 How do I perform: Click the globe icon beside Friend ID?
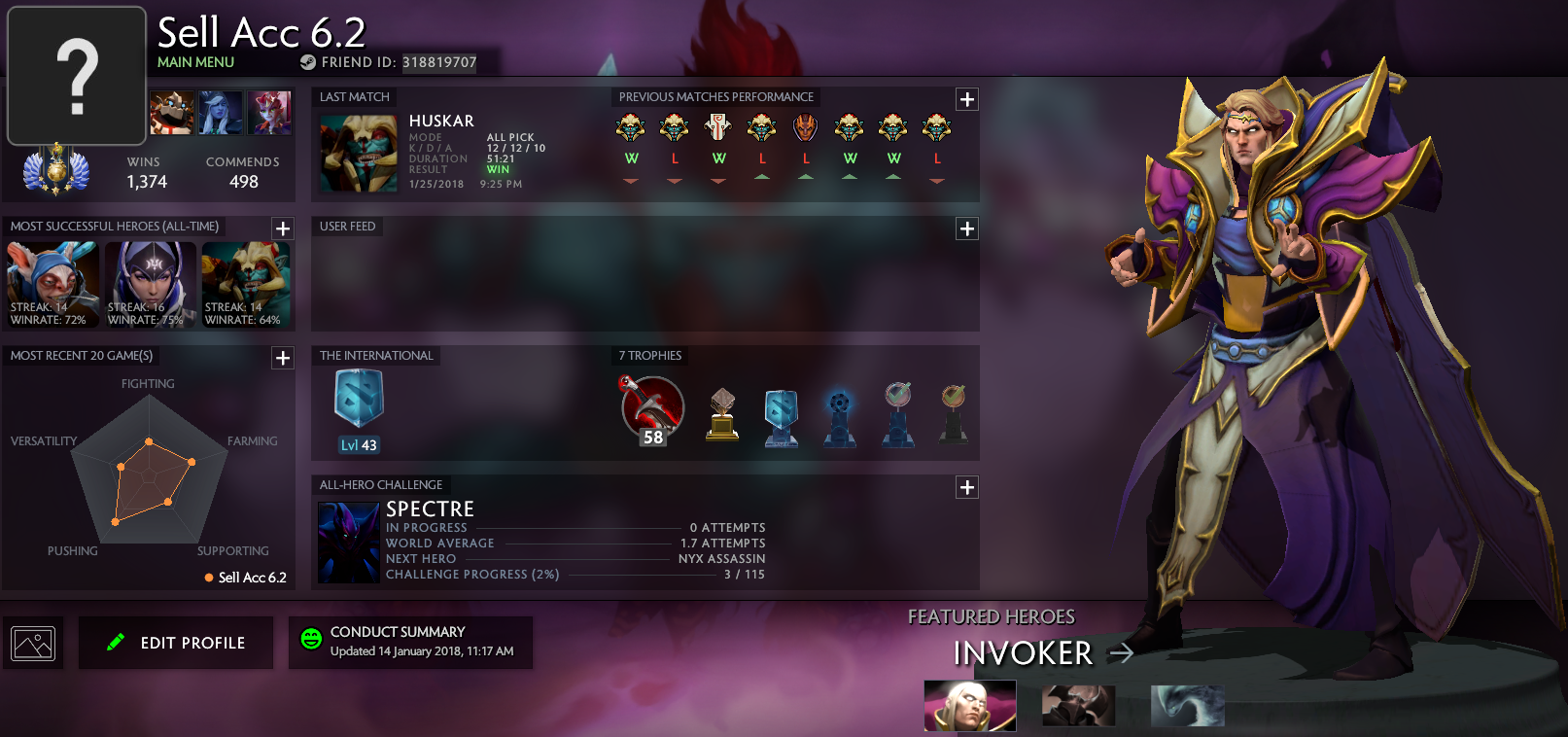[309, 62]
